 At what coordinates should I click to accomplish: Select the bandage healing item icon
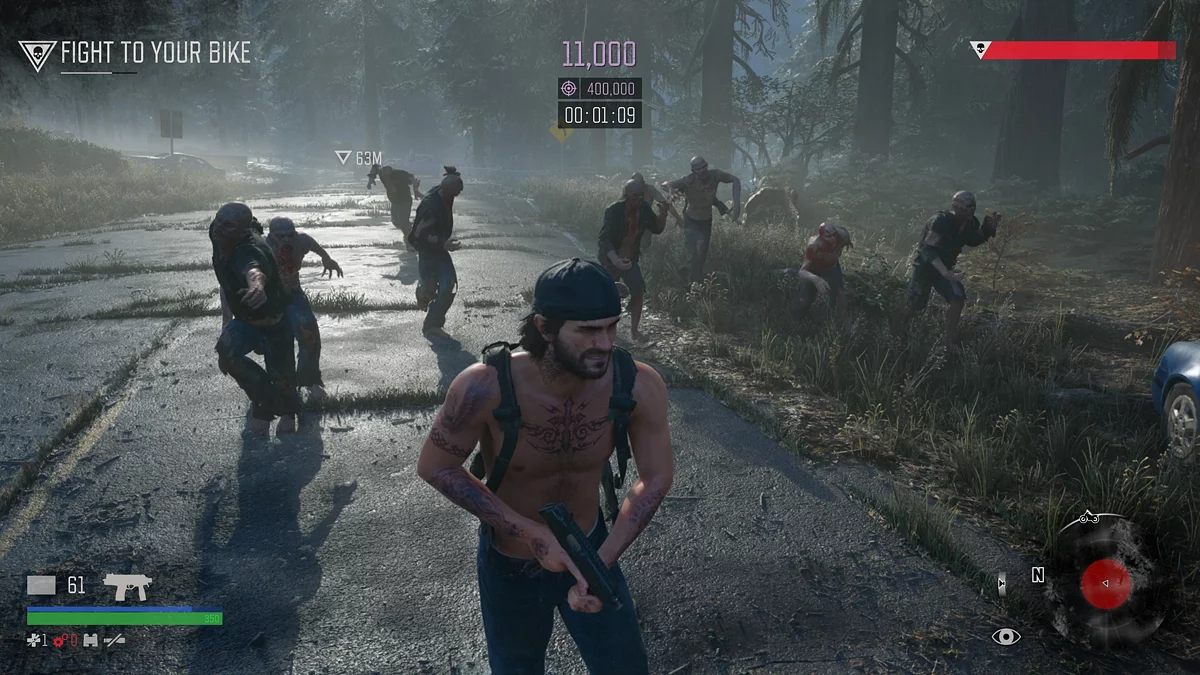coord(34,640)
